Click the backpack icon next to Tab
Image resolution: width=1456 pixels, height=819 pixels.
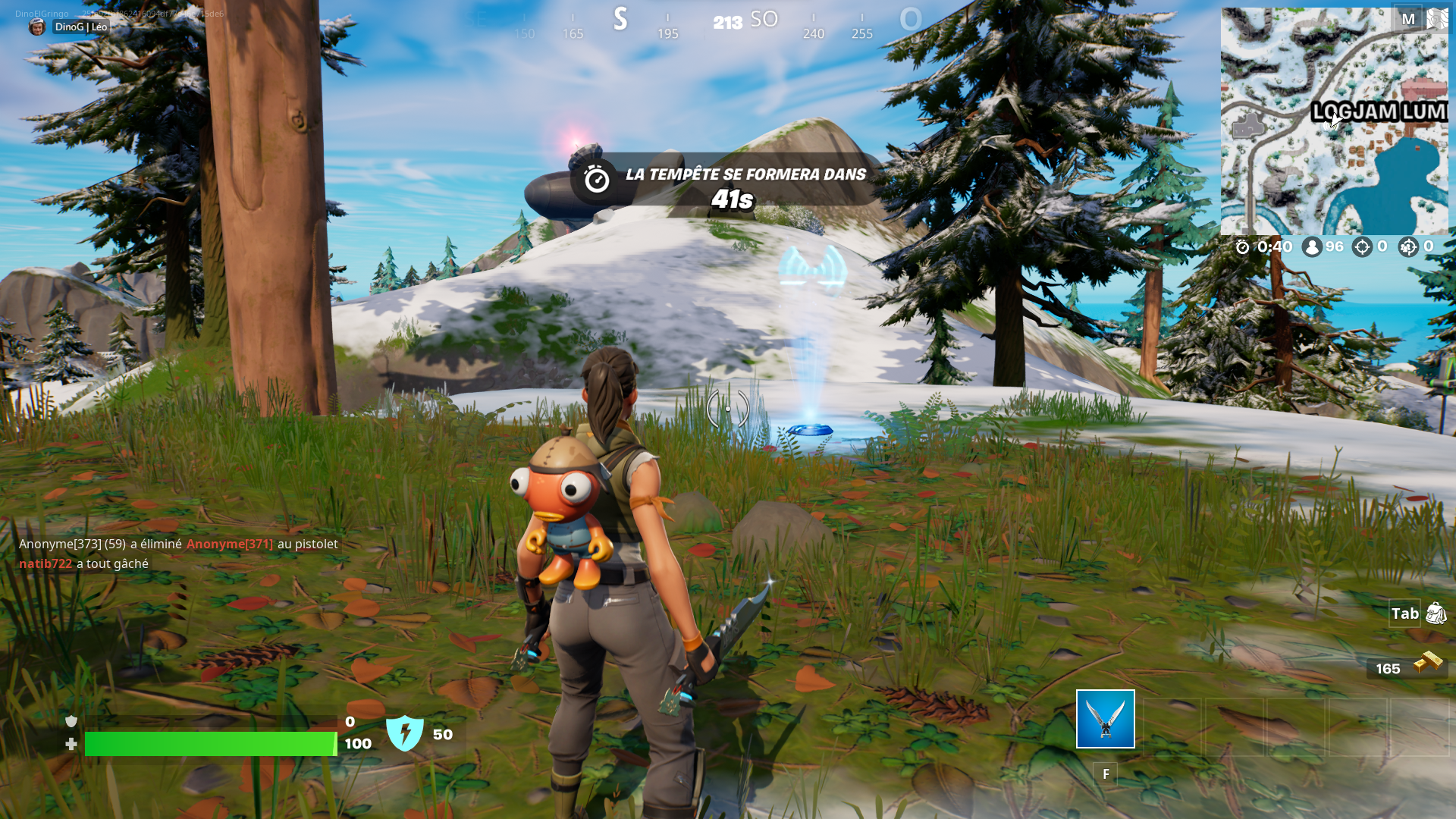pyautogui.click(x=1436, y=614)
